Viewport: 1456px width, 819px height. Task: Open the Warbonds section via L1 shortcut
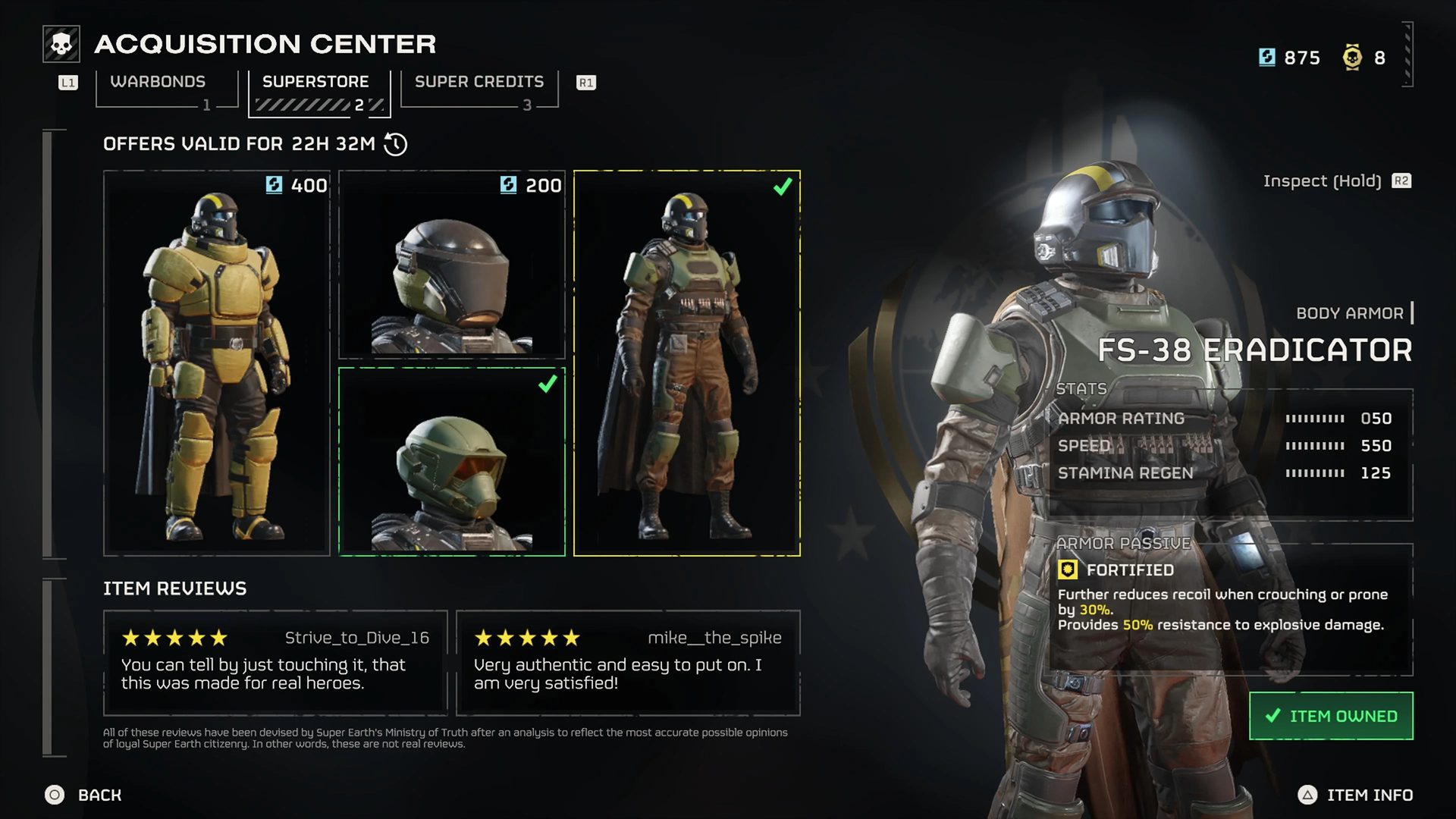[x=67, y=83]
